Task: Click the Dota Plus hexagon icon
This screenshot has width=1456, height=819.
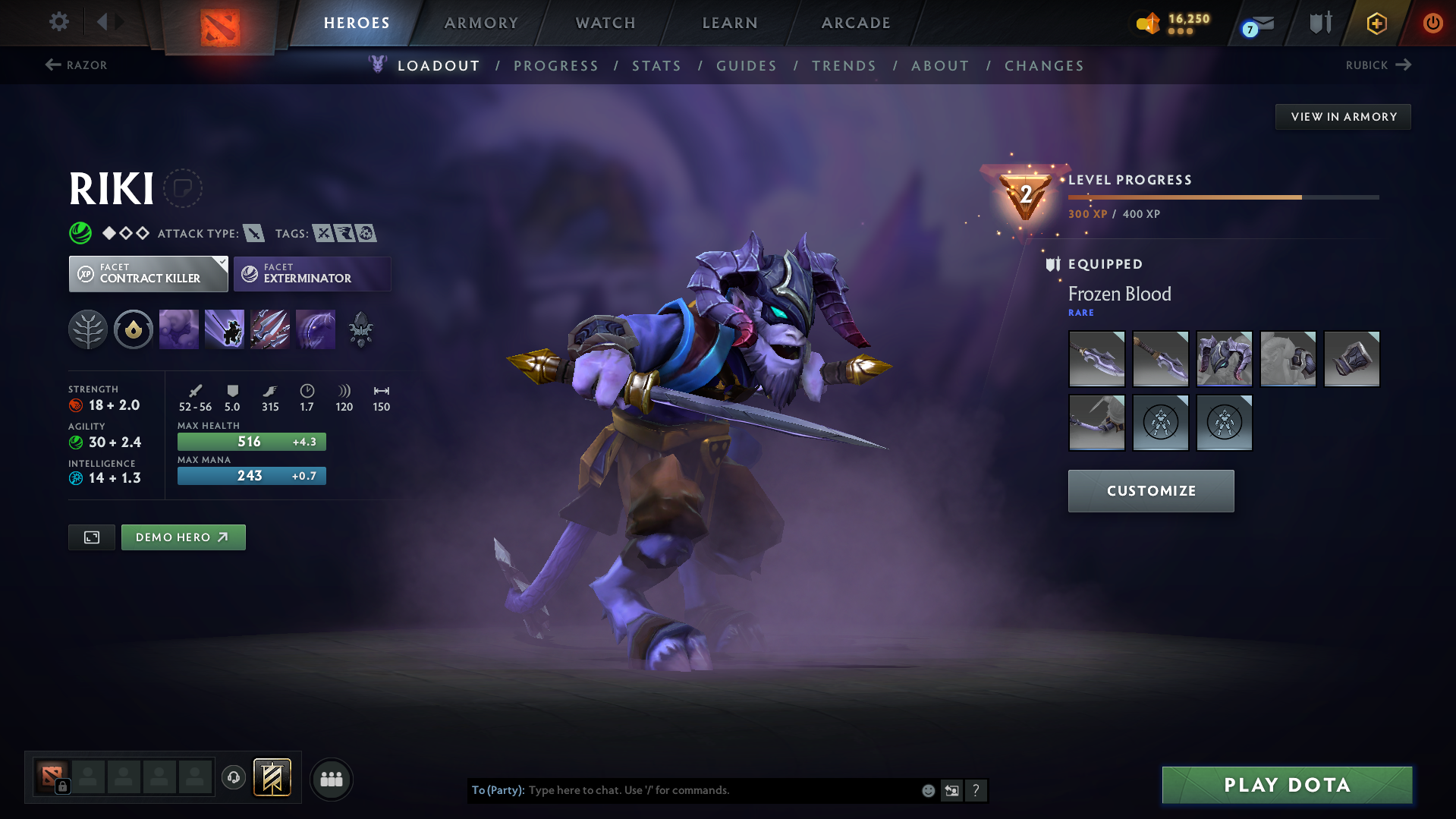Action: 1376,23
